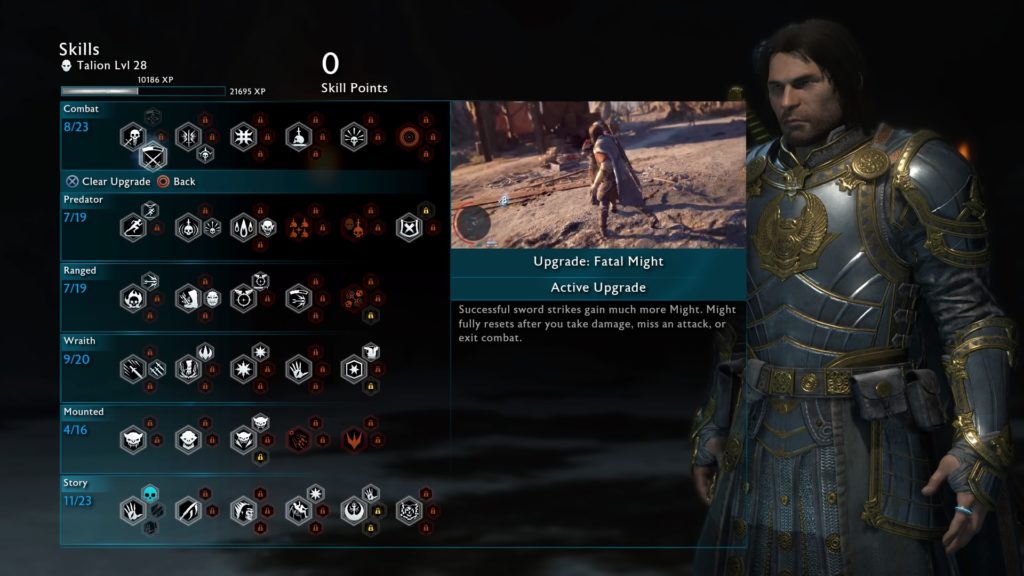This screenshot has width=1024, height=576.
Task: Select the wreathed beast skill in Story
Action: click(x=409, y=512)
